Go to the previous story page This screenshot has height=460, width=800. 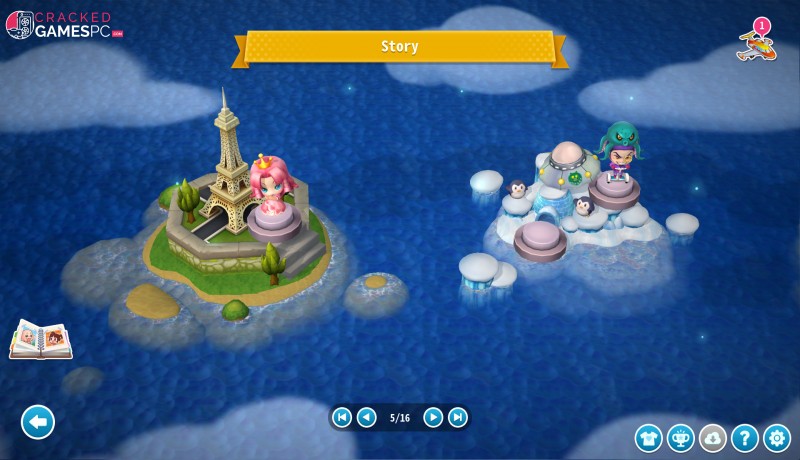(367, 417)
